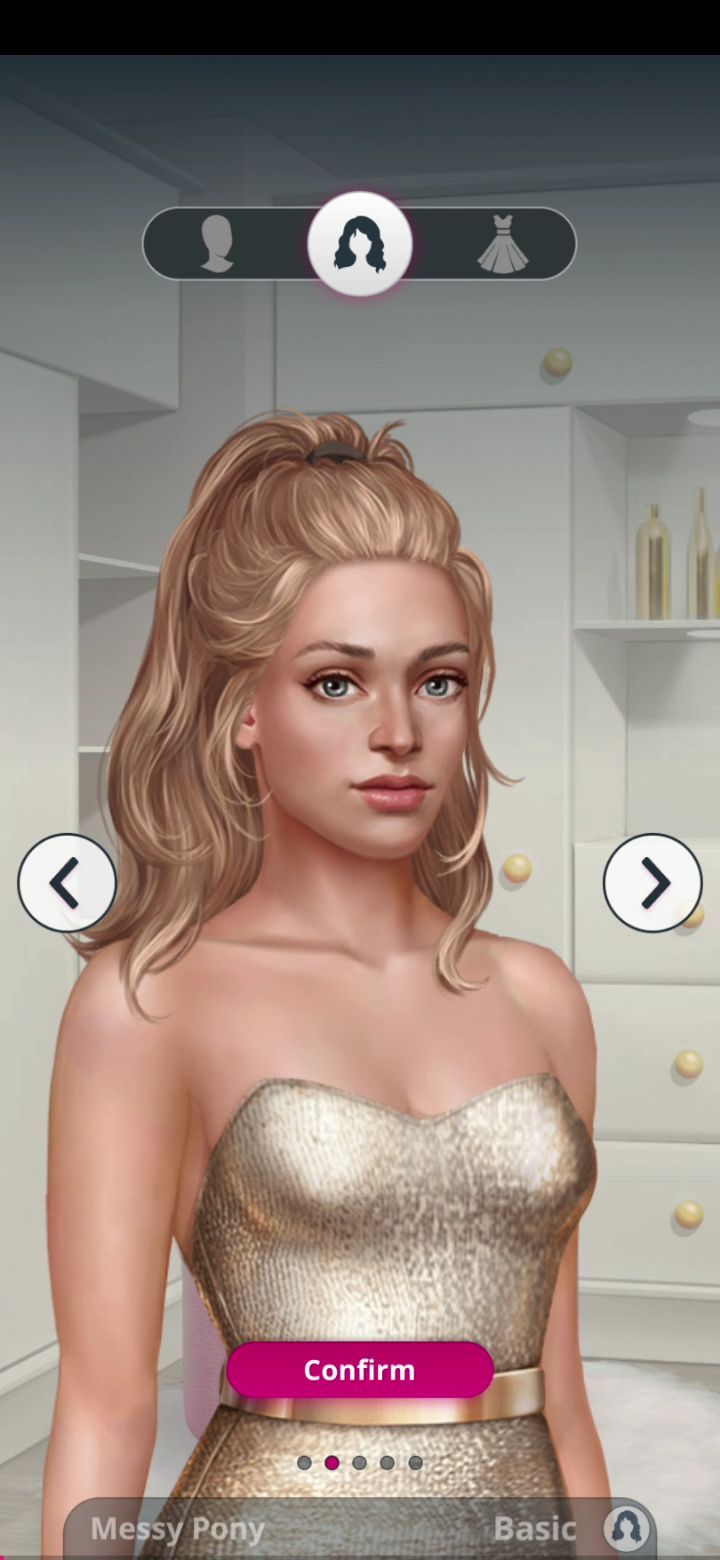Show the next hairstyle with right arrow
This screenshot has height=1560, width=720.
click(x=653, y=883)
